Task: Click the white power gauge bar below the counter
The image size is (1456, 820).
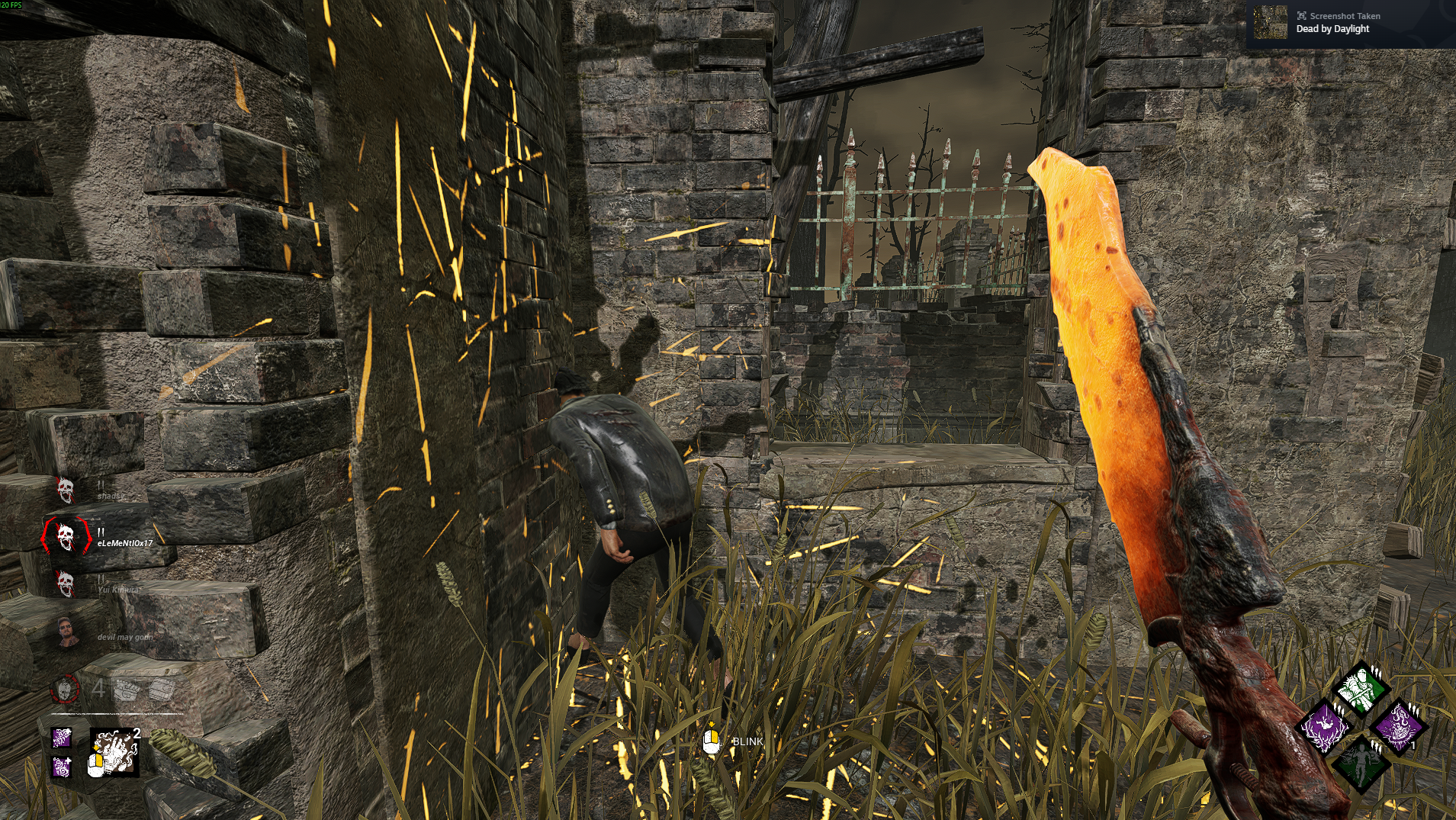Action: click(116, 713)
